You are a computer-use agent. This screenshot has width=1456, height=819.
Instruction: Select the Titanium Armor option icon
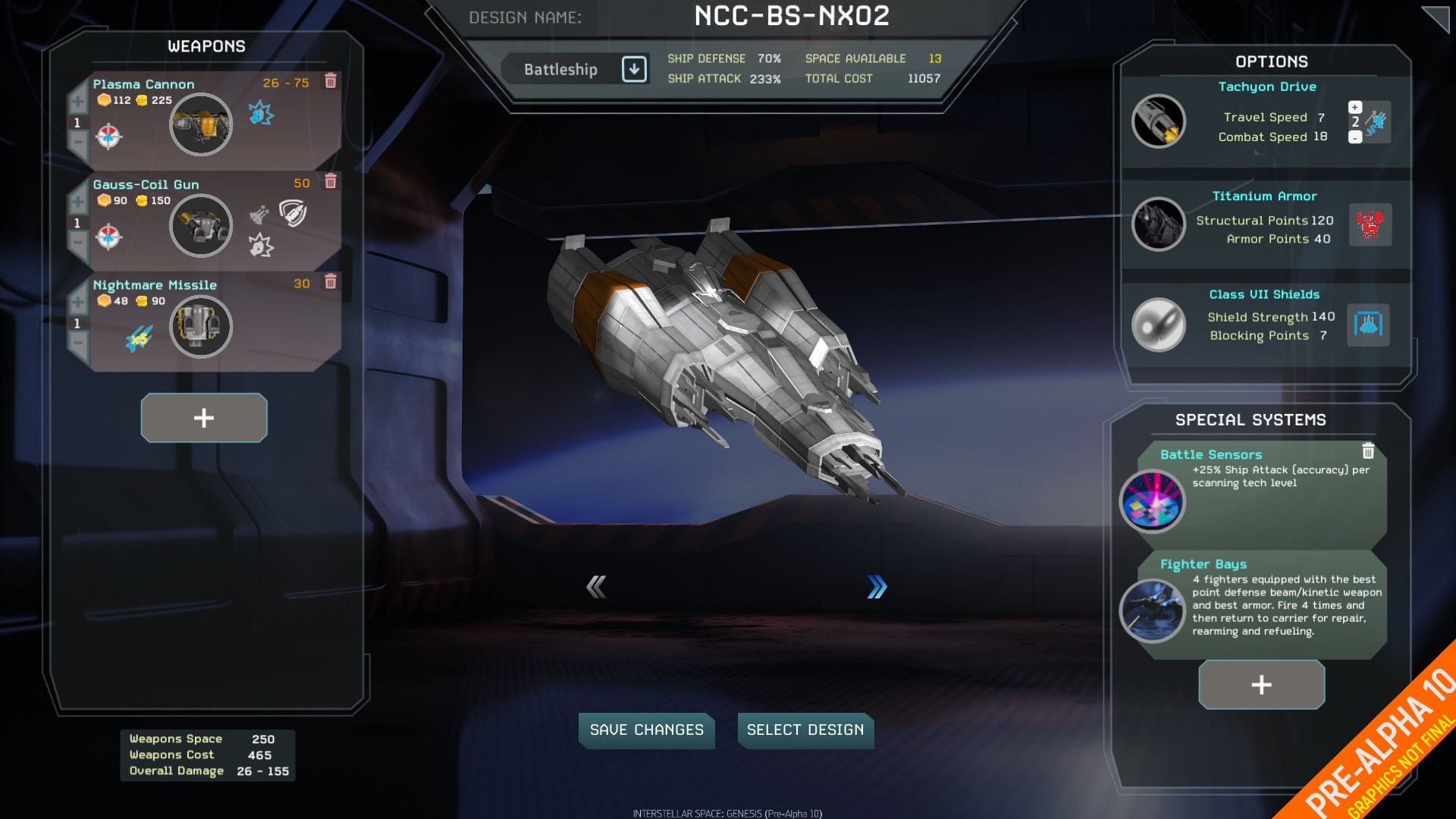point(1158,224)
